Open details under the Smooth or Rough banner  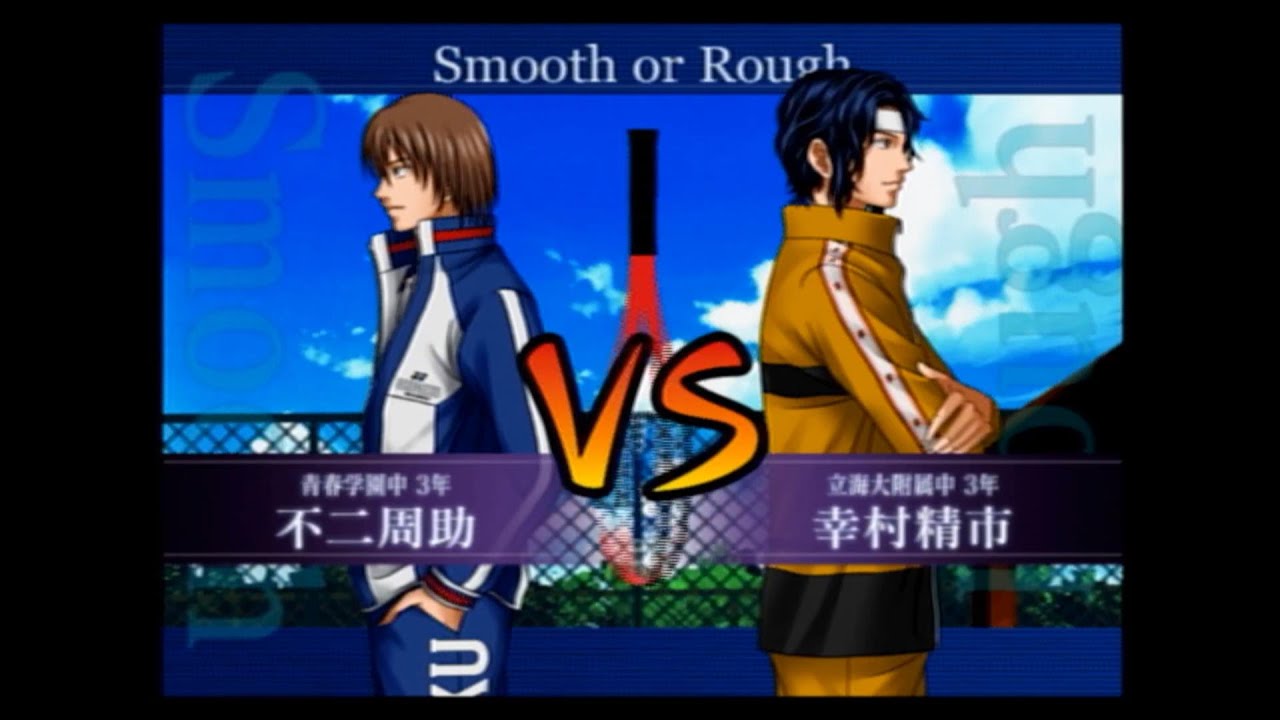[640, 62]
